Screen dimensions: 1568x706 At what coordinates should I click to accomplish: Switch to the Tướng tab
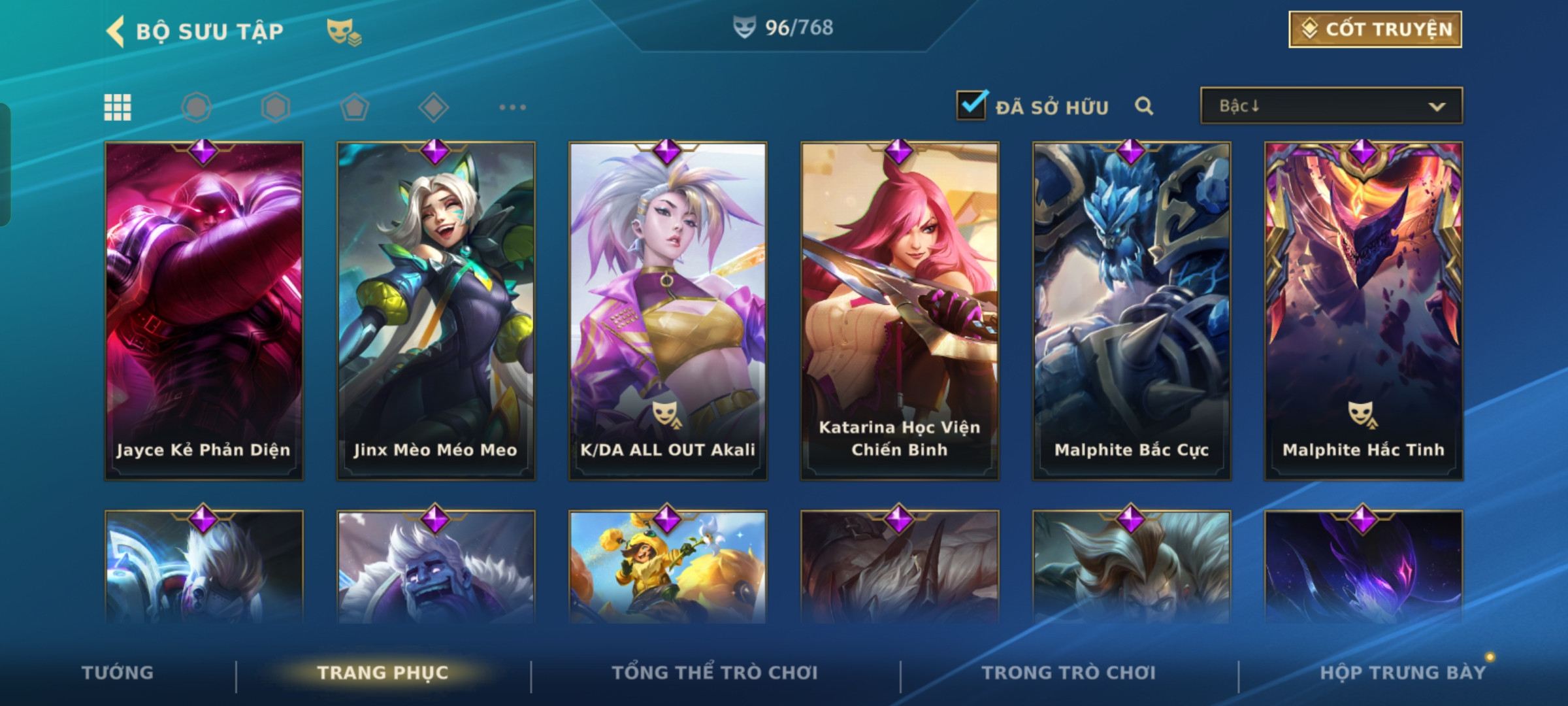pos(118,673)
